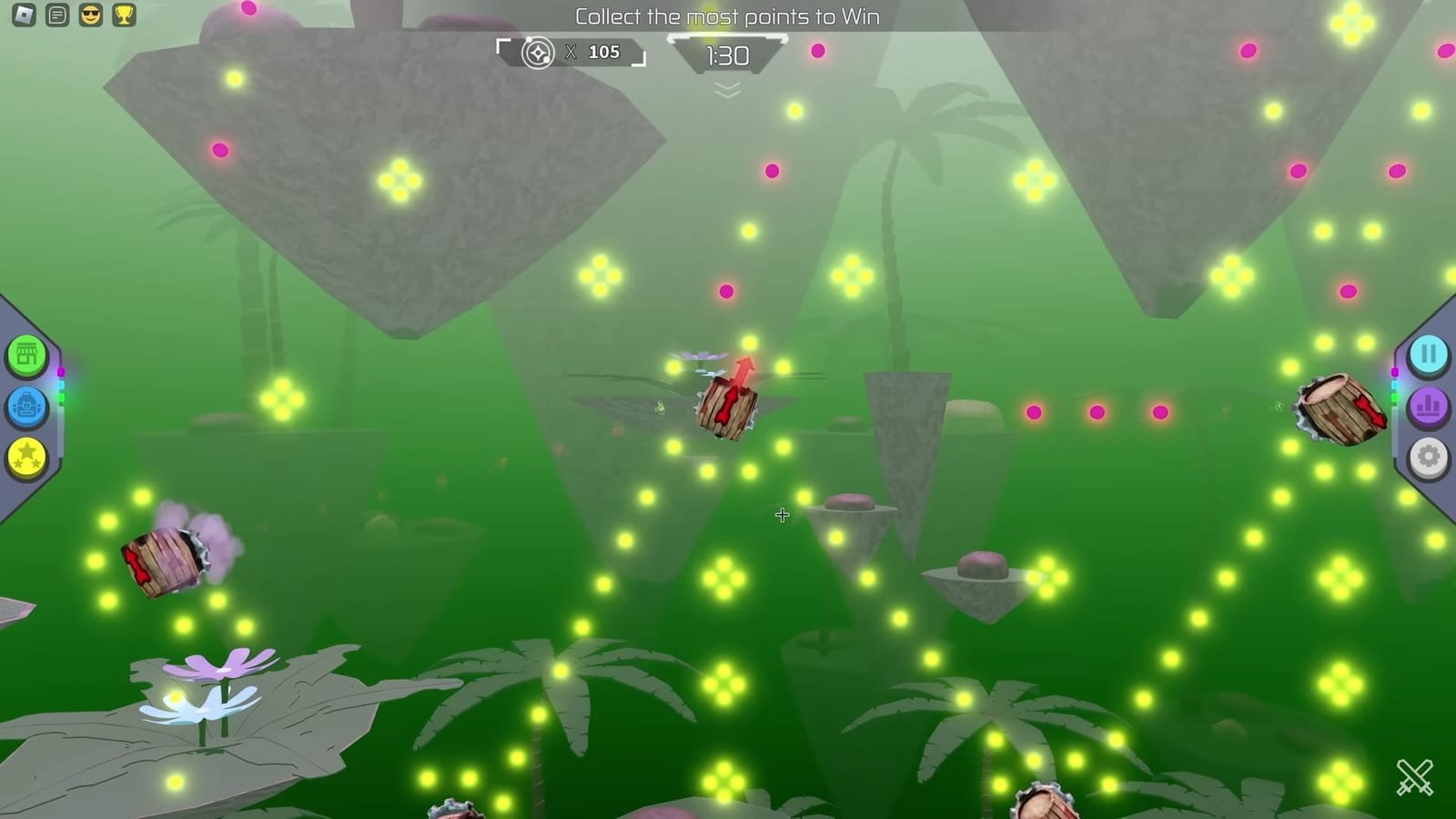
Task: Open the blue backpack inventory
Action: tap(27, 408)
